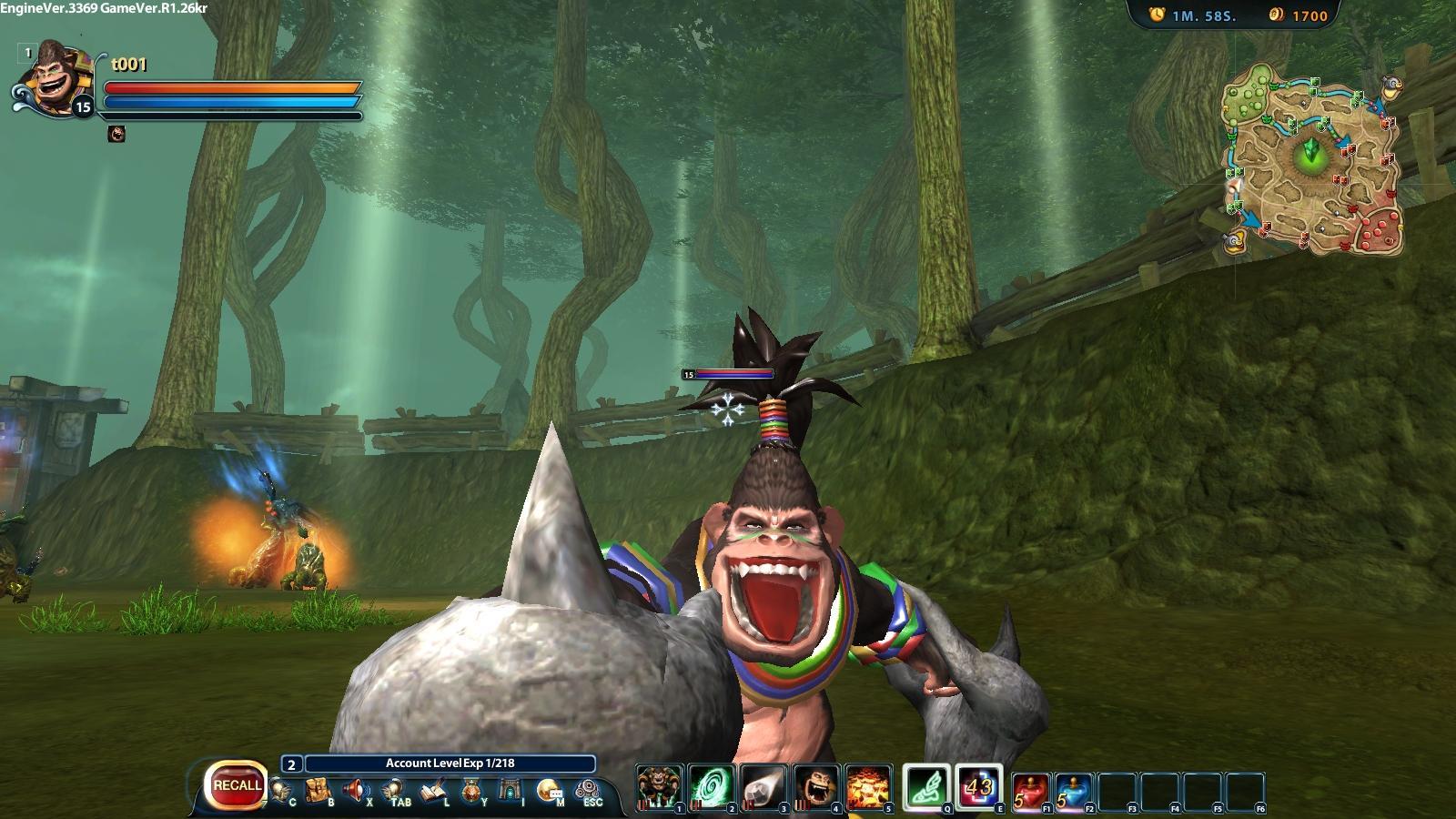Activate the green winged boot ability
This screenshot has height=819, width=1456.
[927, 787]
